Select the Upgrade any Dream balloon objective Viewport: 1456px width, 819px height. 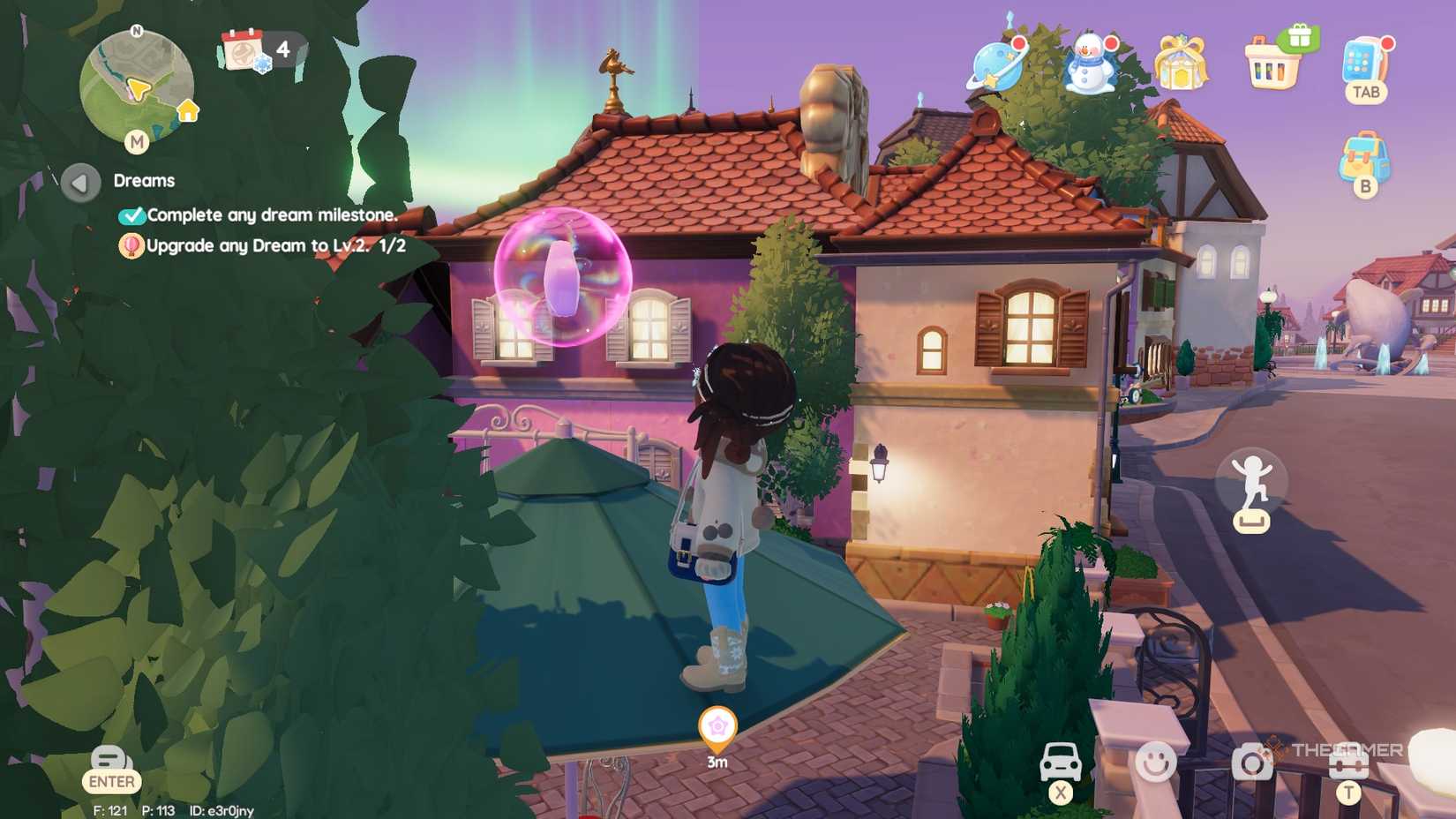pyautogui.click(x=130, y=247)
